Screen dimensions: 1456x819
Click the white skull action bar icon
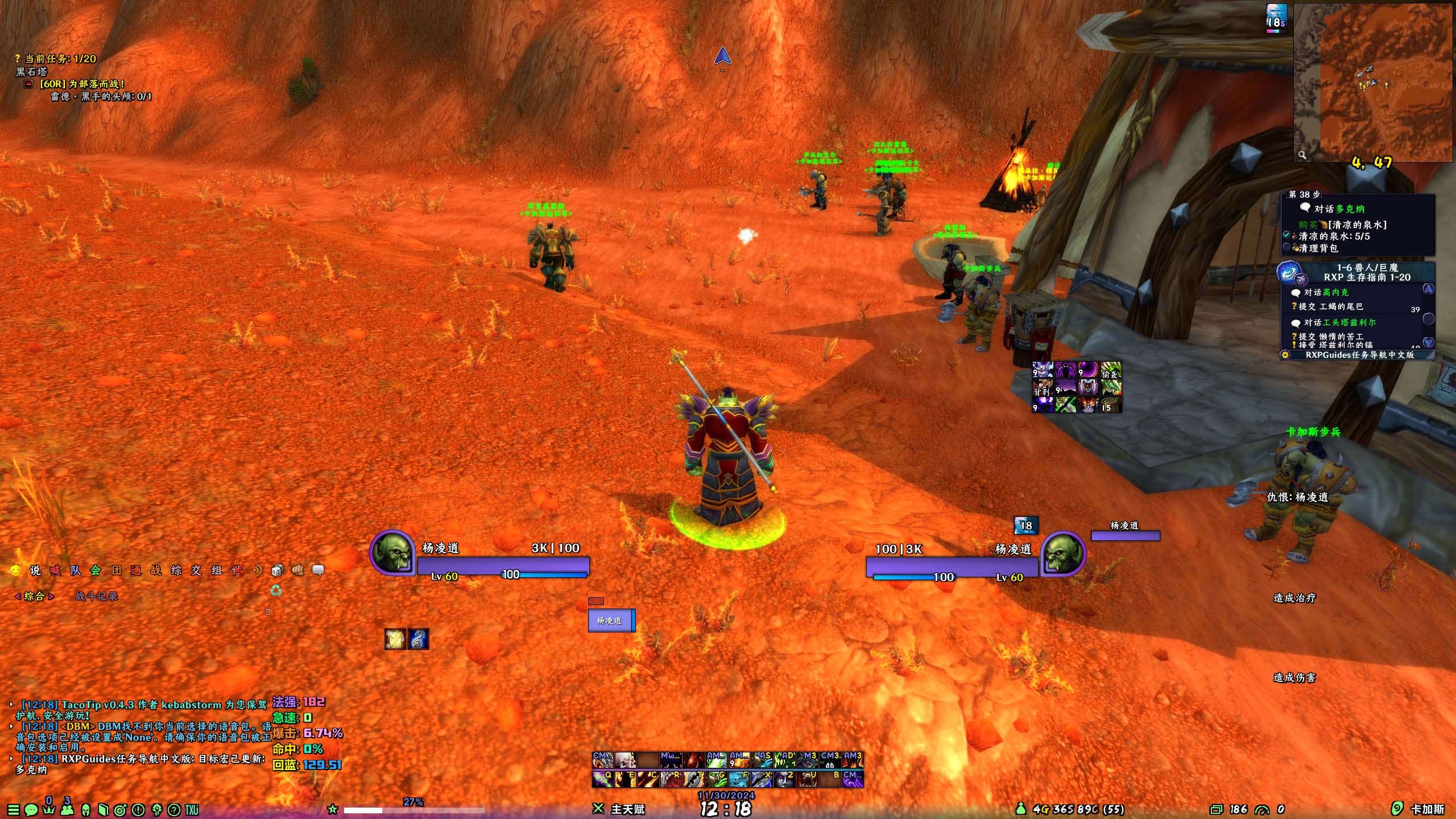tap(625, 760)
